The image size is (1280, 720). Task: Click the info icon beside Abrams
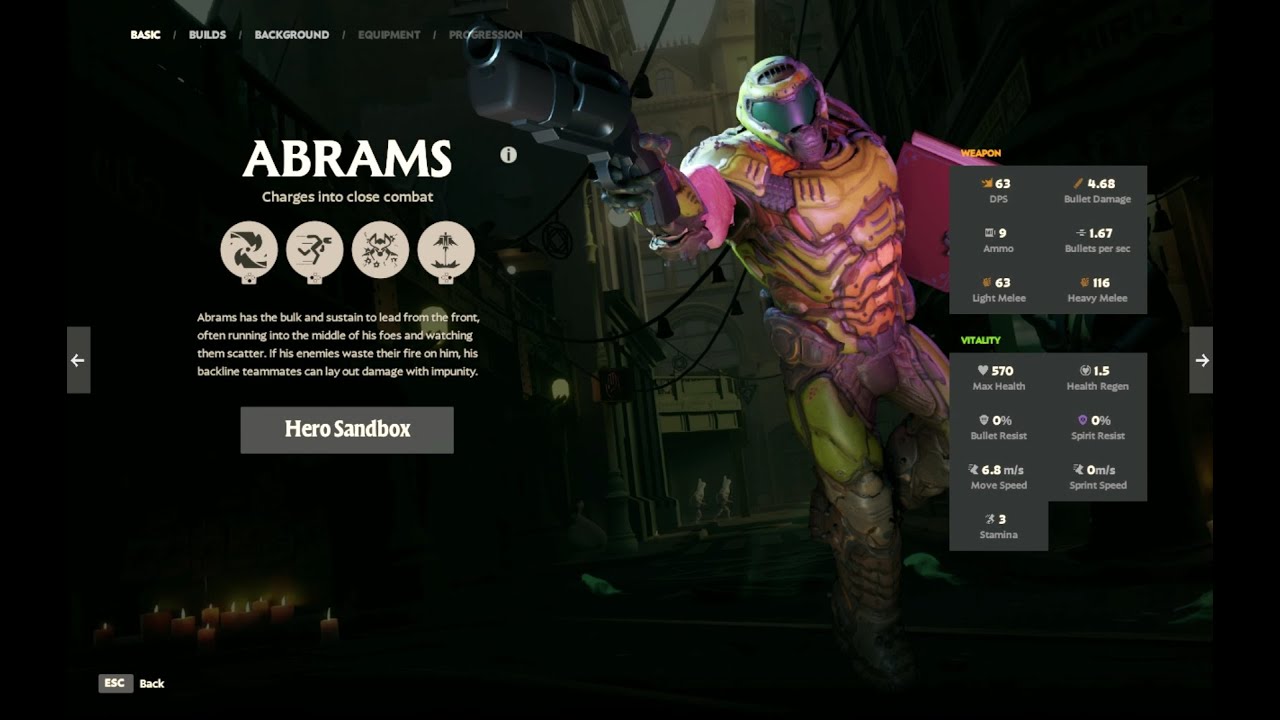[508, 155]
